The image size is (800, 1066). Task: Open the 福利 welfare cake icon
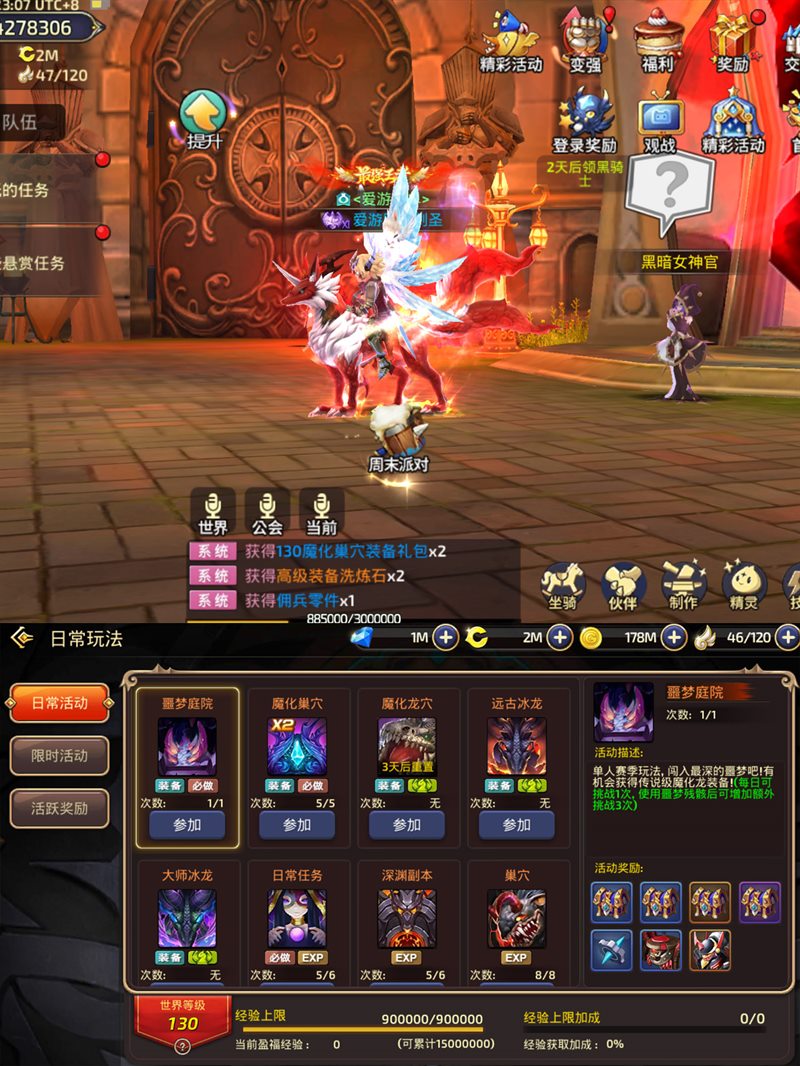pos(657,40)
